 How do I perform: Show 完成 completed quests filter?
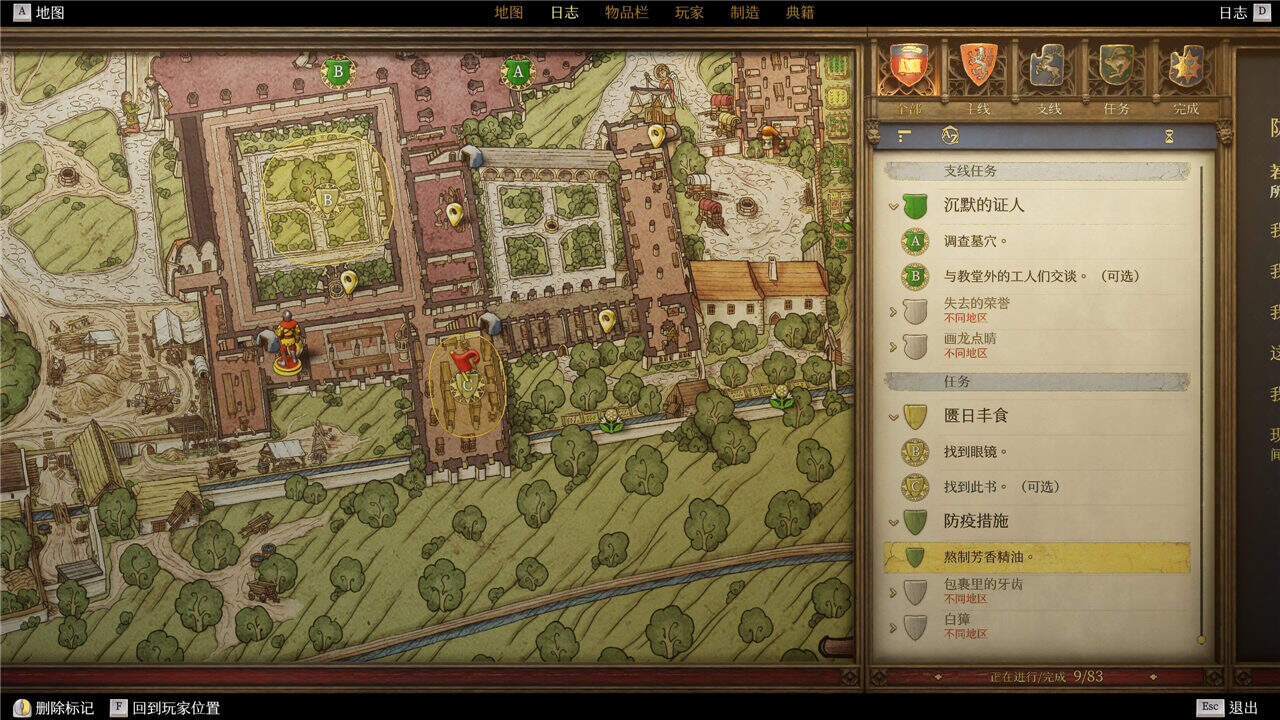(1186, 70)
